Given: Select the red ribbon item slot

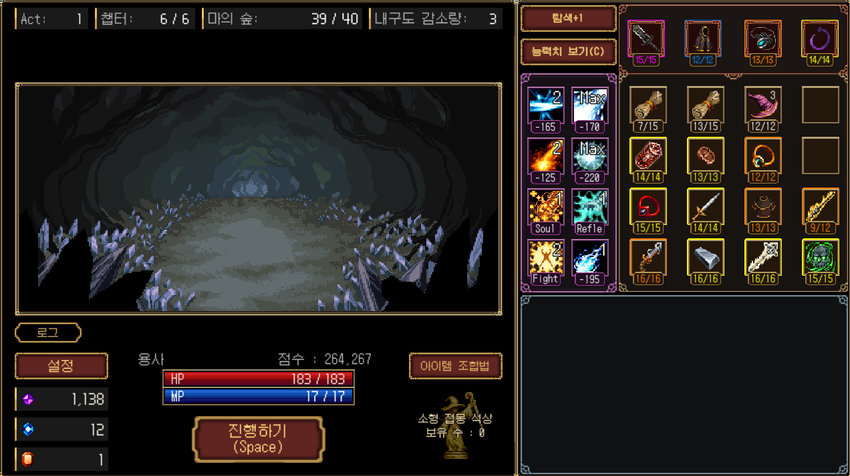Looking at the screenshot, I should click(x=647, y=206).
